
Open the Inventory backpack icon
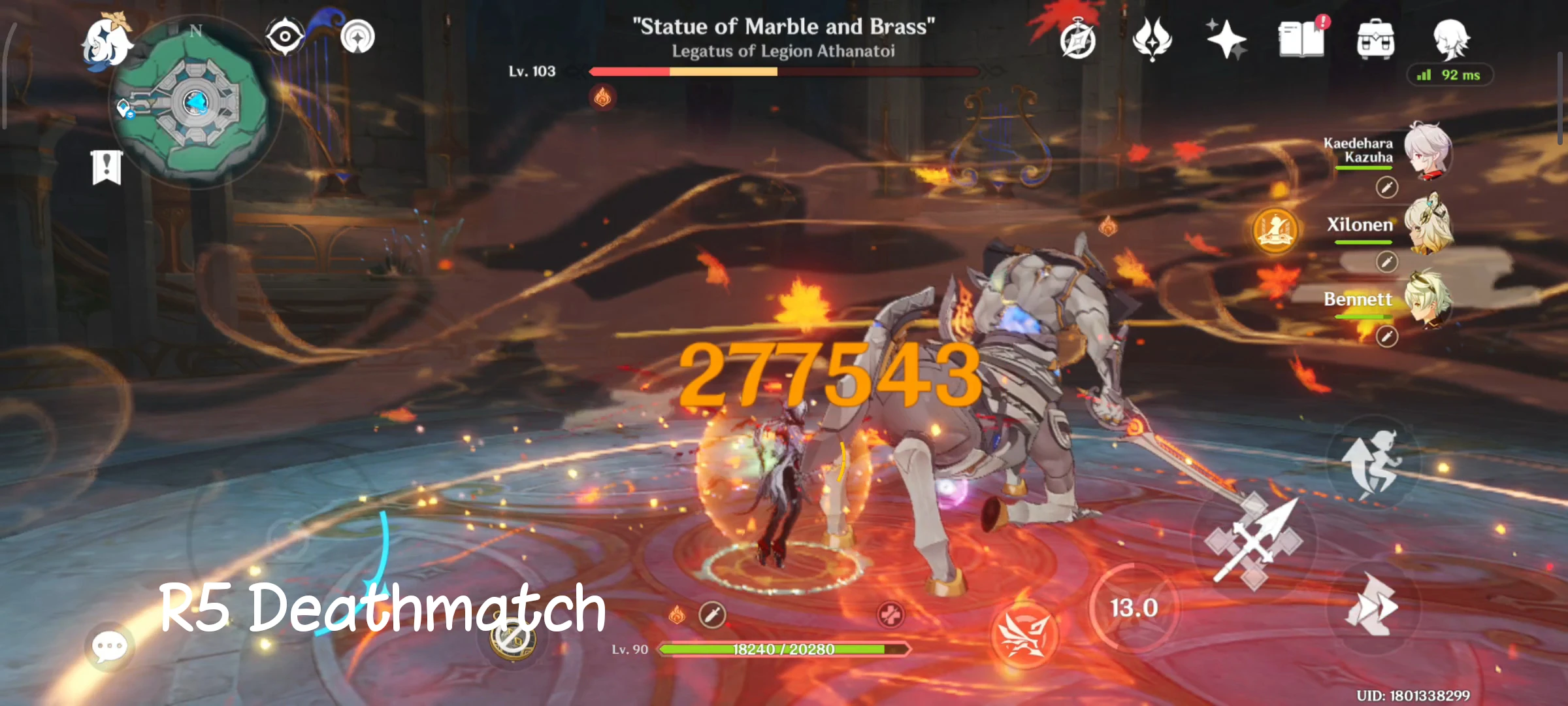[x=1377, y=39]
